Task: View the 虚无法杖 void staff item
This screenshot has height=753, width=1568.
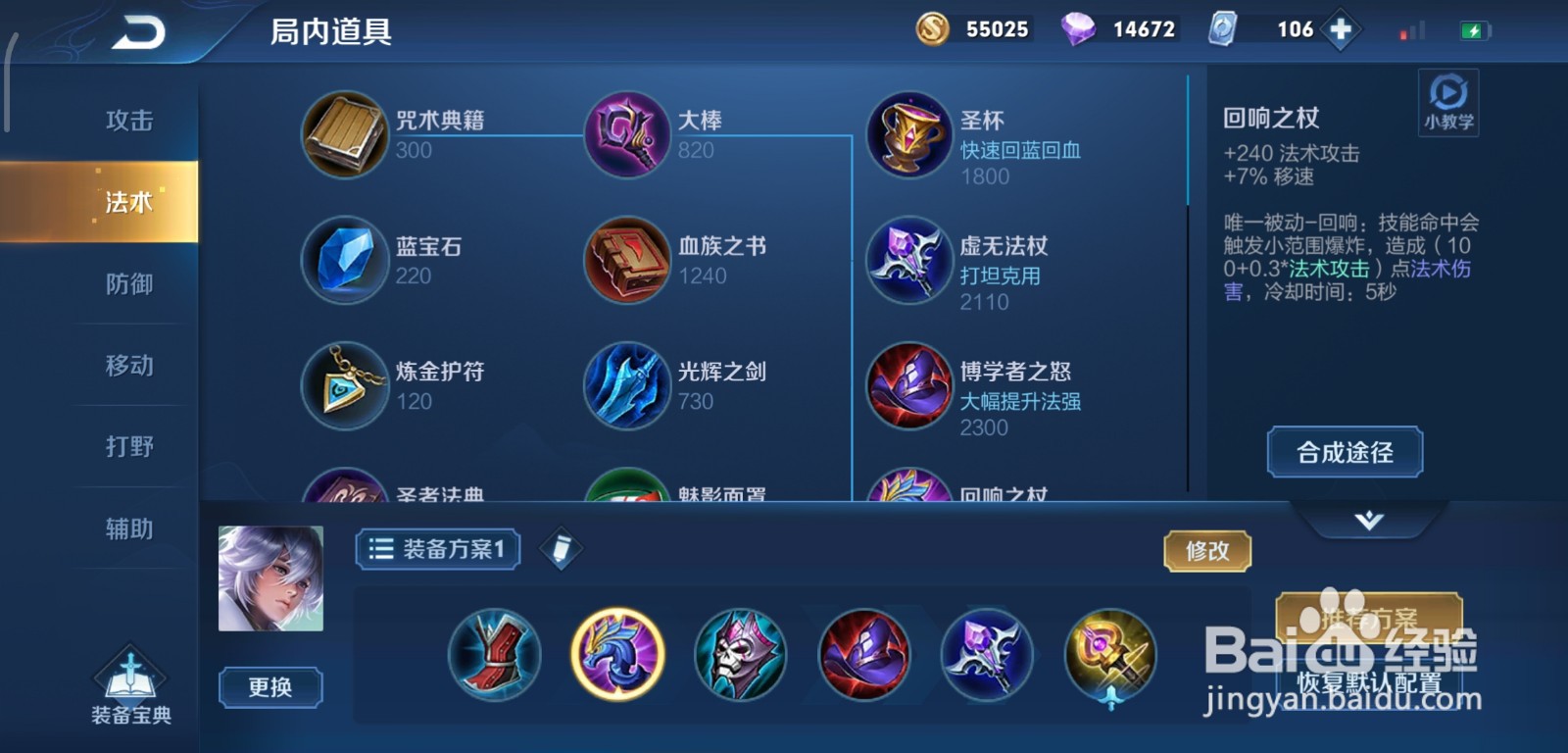Action: (908, 262)
